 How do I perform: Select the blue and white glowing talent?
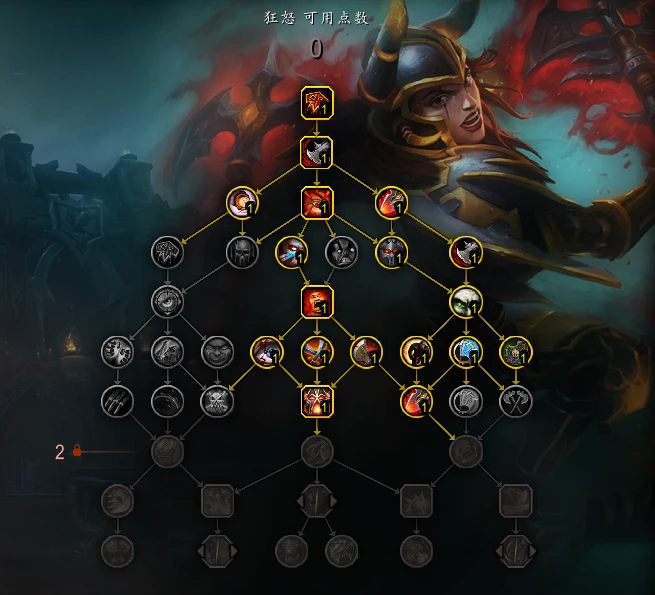click(x=466, y=351)
